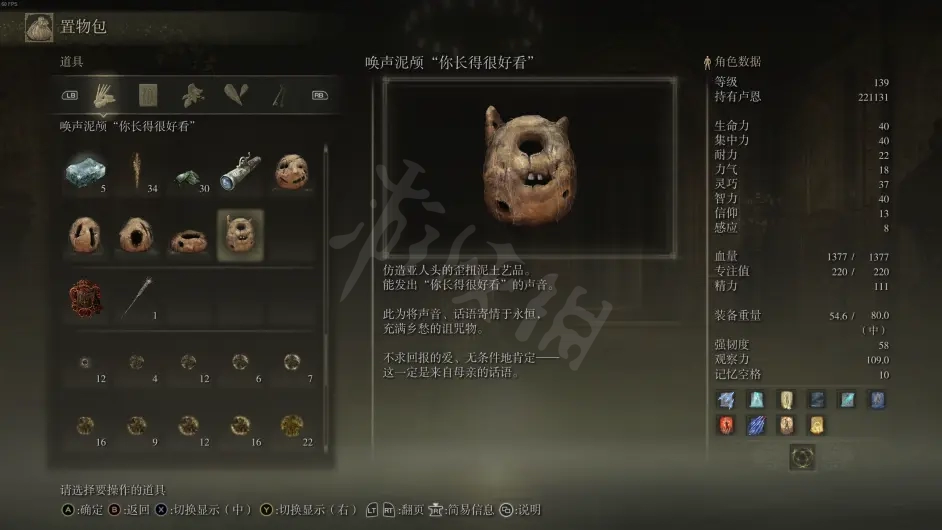Select the blue streaks memorized spell icon
Viewport: 942px width, 530px height.
(757, 425)
